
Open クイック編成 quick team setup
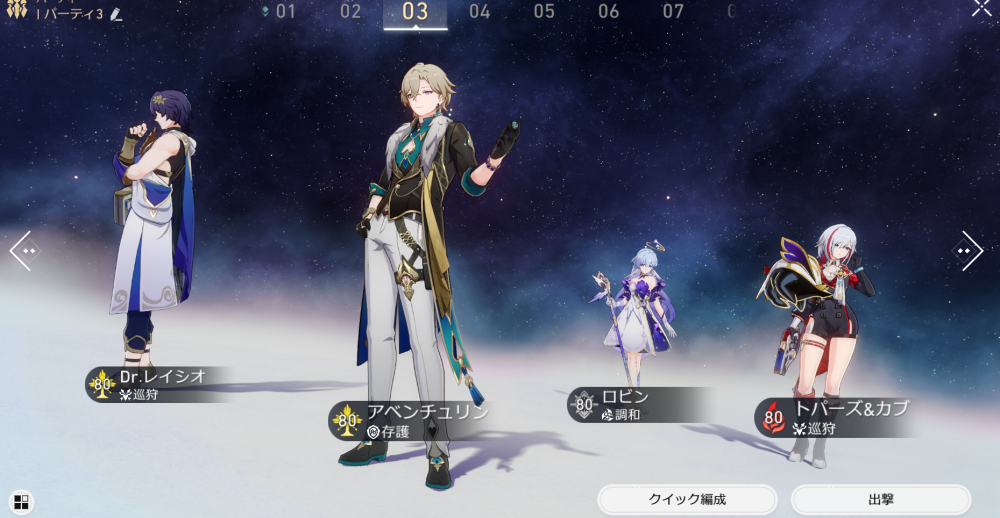pos(687,499)
